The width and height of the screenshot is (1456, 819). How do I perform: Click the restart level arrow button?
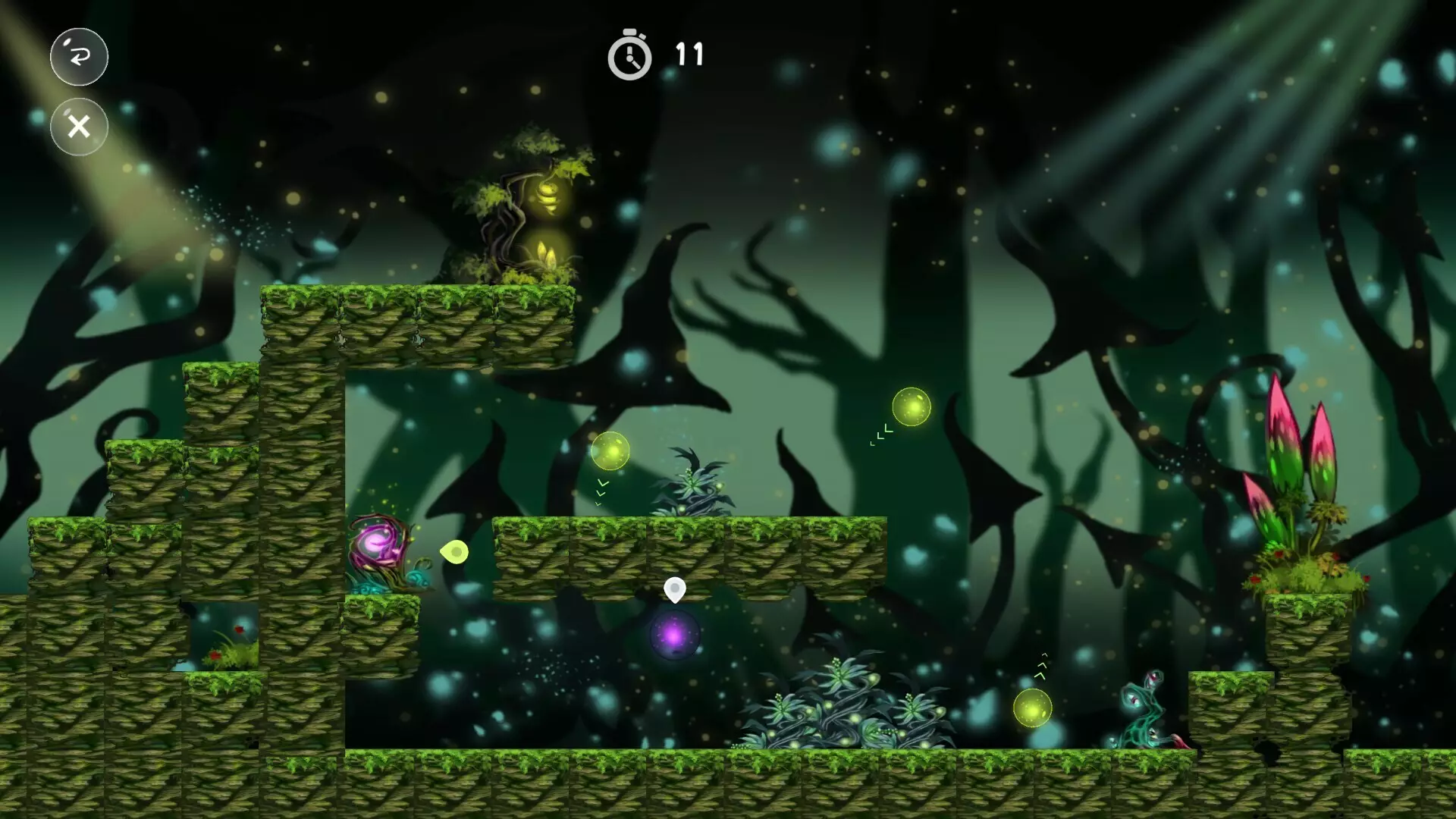(79, 56)
